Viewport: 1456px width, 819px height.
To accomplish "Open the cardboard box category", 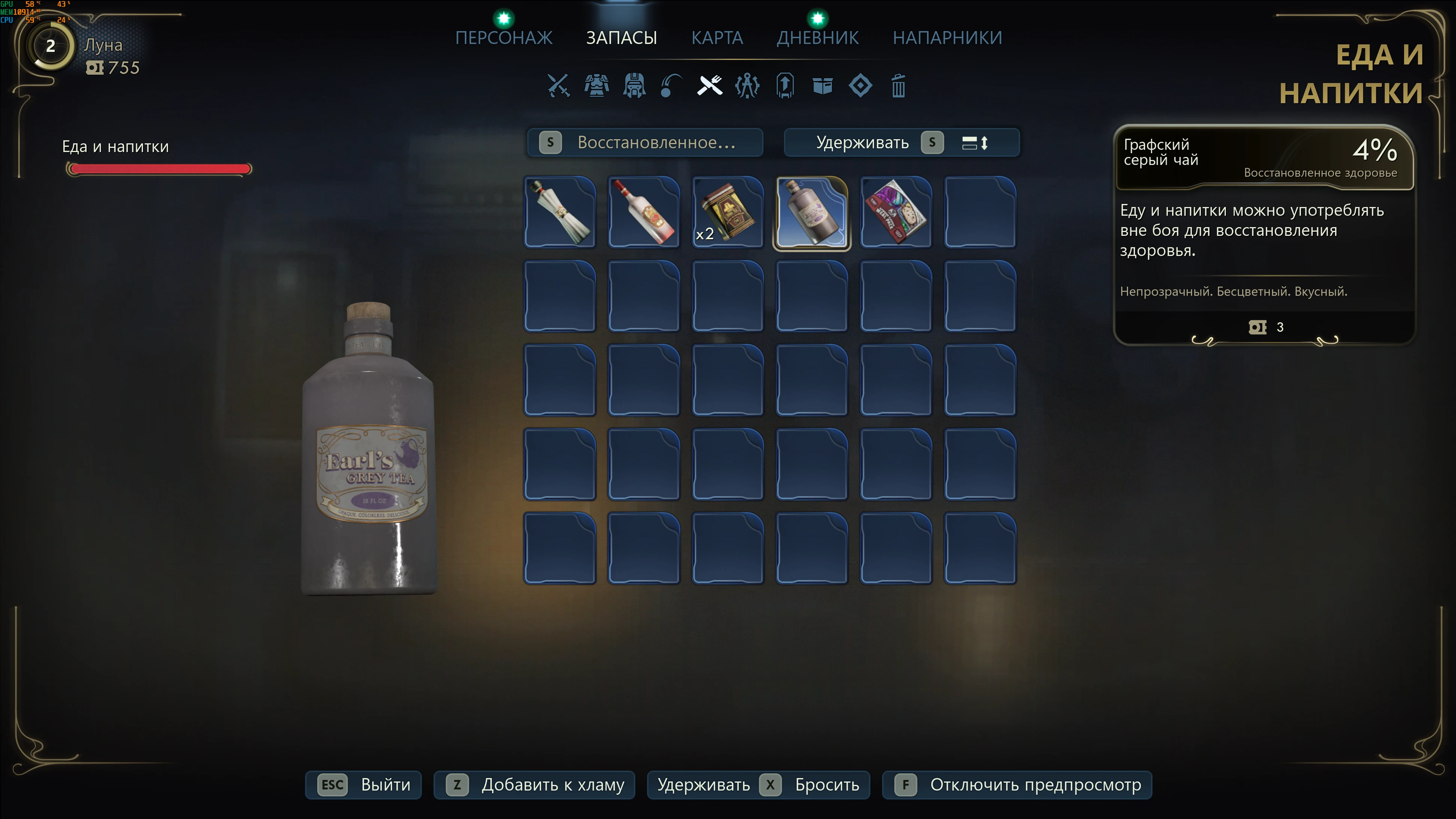I will [822, 86].
